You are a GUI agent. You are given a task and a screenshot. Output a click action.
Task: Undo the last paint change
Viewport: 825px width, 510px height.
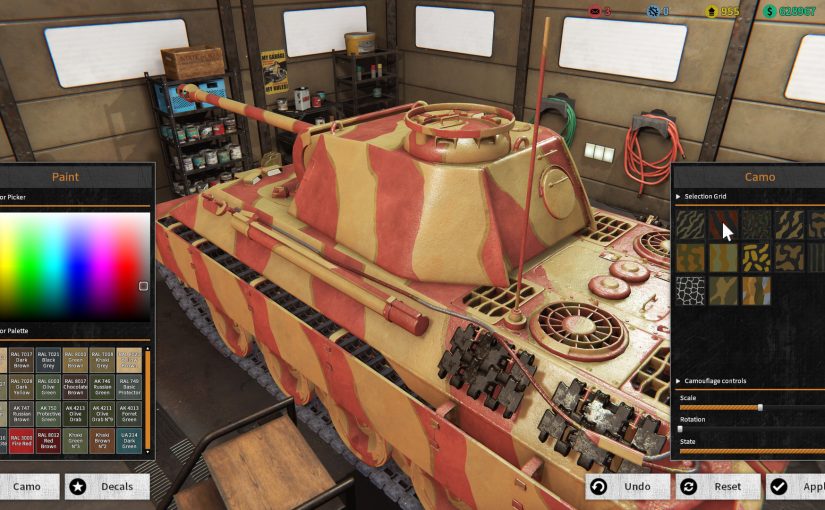pos(626,487)
